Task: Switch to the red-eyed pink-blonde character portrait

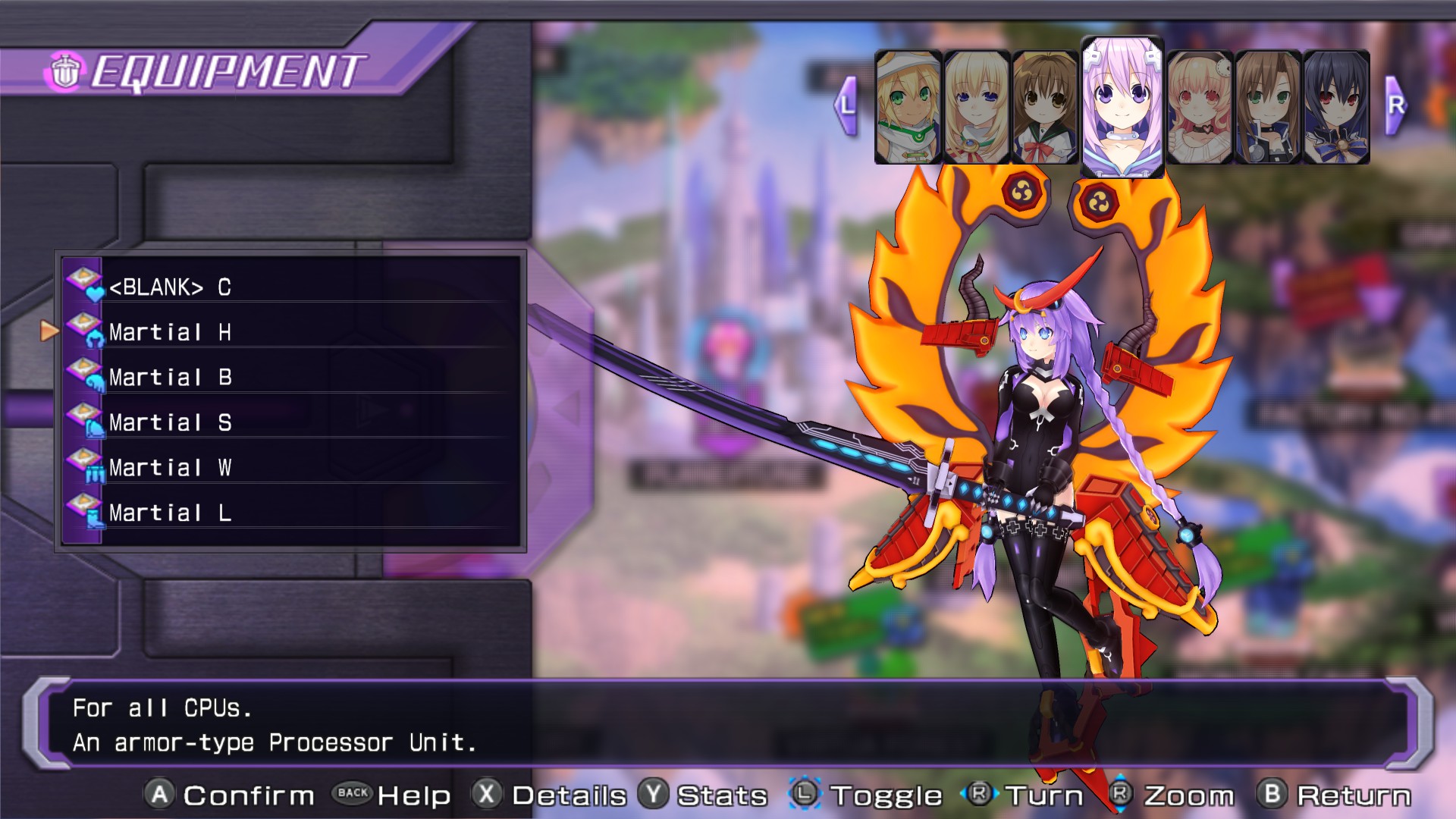Action: point(1199,107)
